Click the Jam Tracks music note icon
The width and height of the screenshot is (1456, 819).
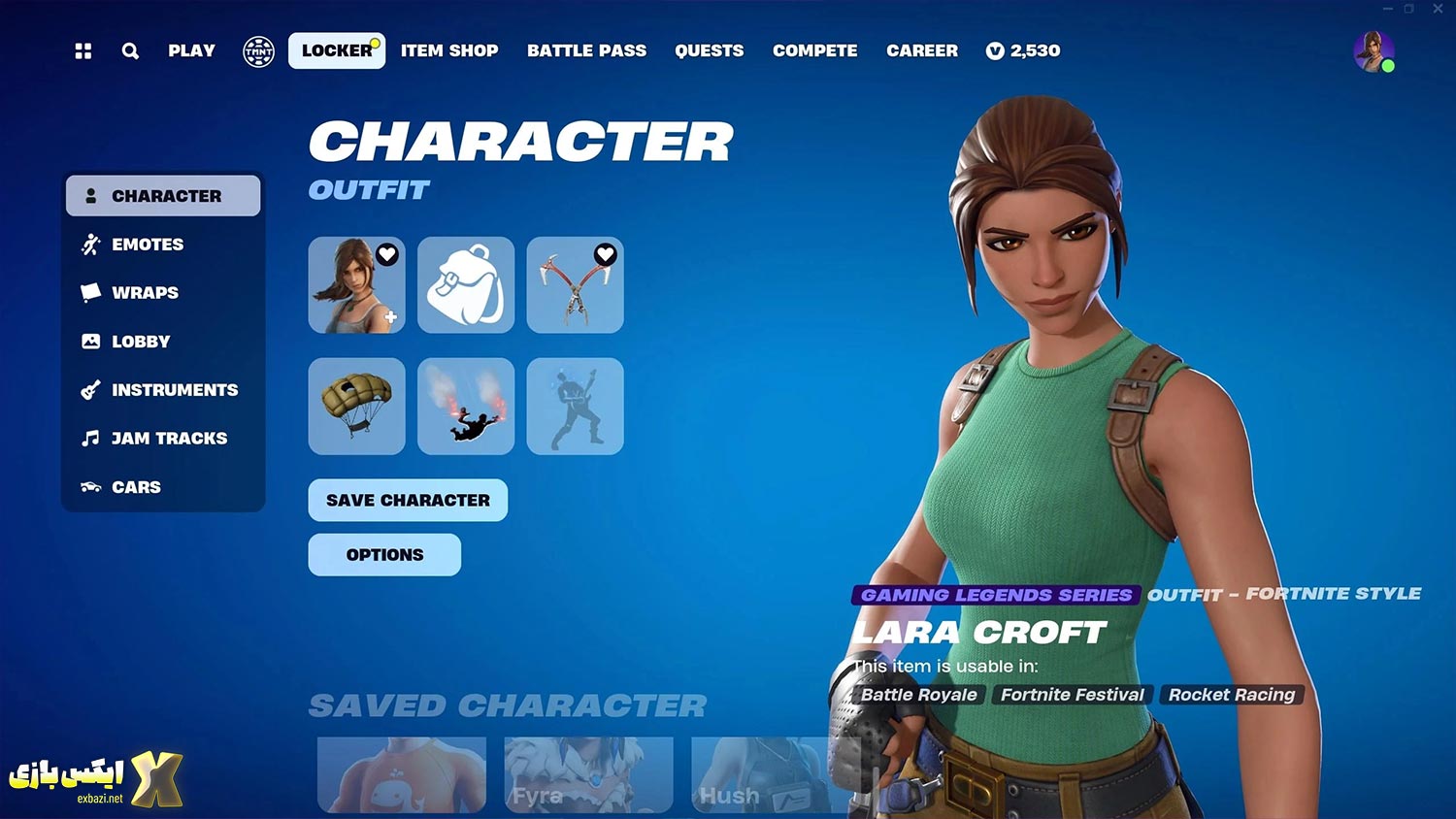(89, 438)
